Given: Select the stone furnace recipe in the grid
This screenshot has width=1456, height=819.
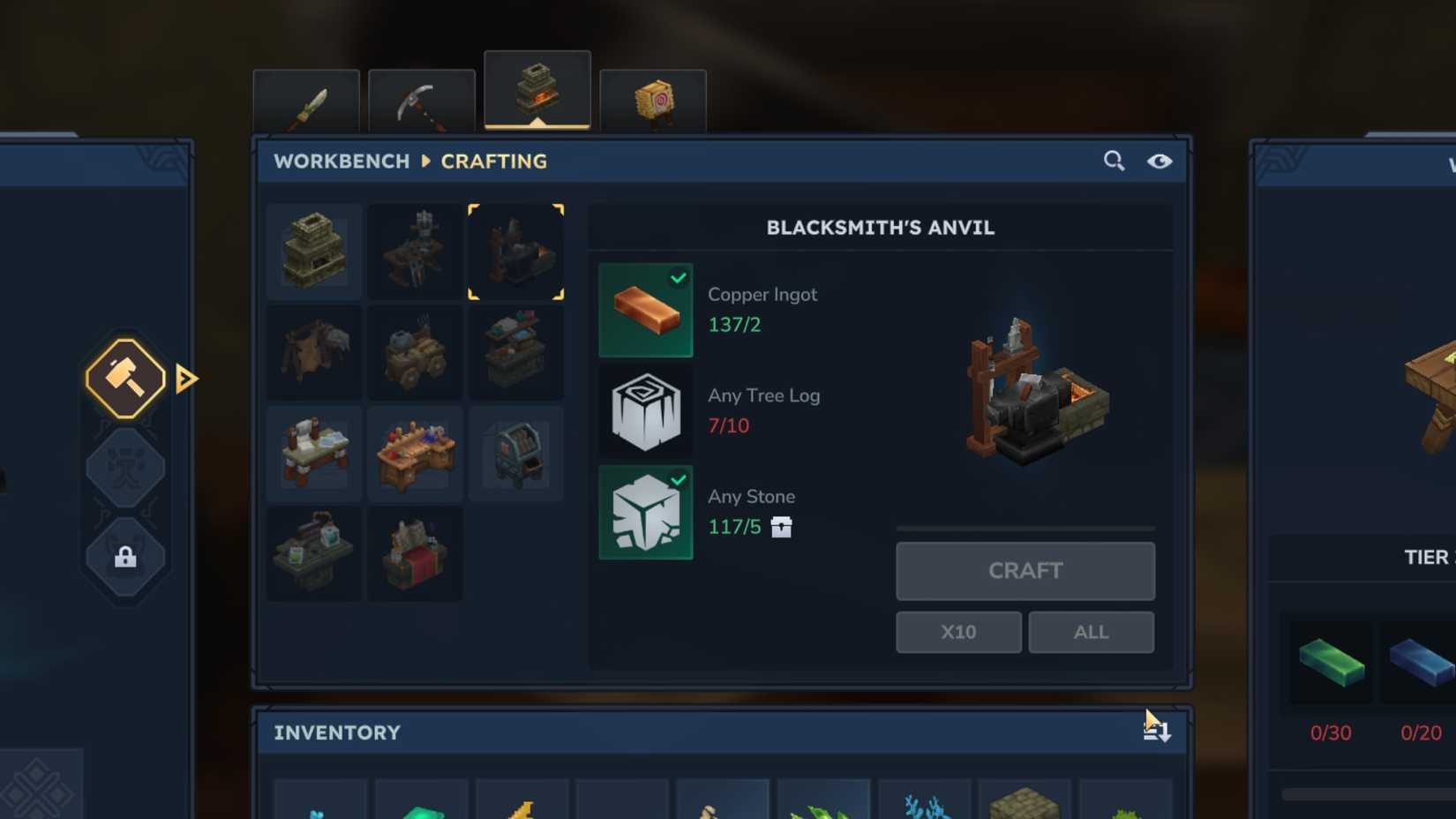Looking at the screenshot, I should (x=313, y=251).
